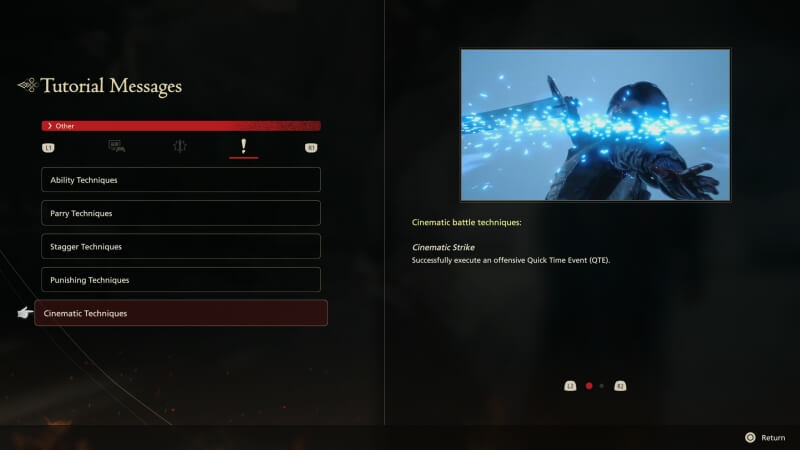Image resolution: width=800 pixels, height=450 pixels.
Task: Open the Ability Techniques tutorial
Action: tap(180, 180)
